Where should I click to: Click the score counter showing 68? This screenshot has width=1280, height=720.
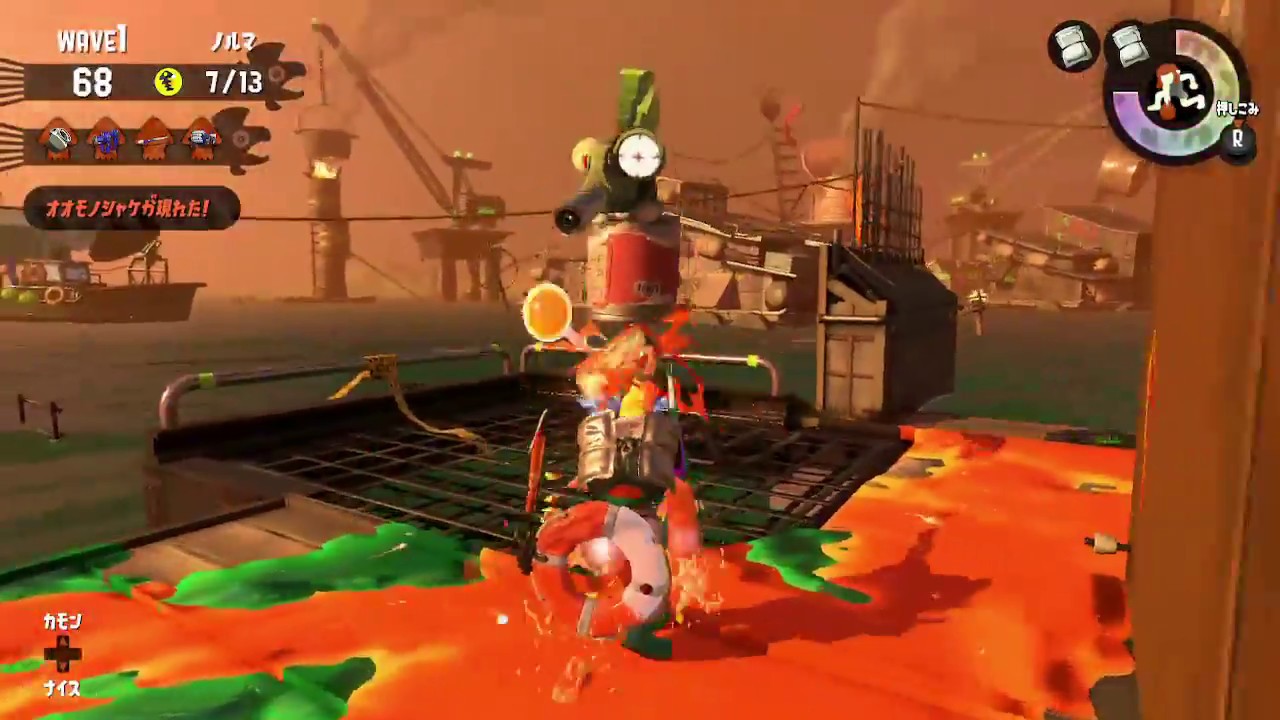[x=92, y=83]
